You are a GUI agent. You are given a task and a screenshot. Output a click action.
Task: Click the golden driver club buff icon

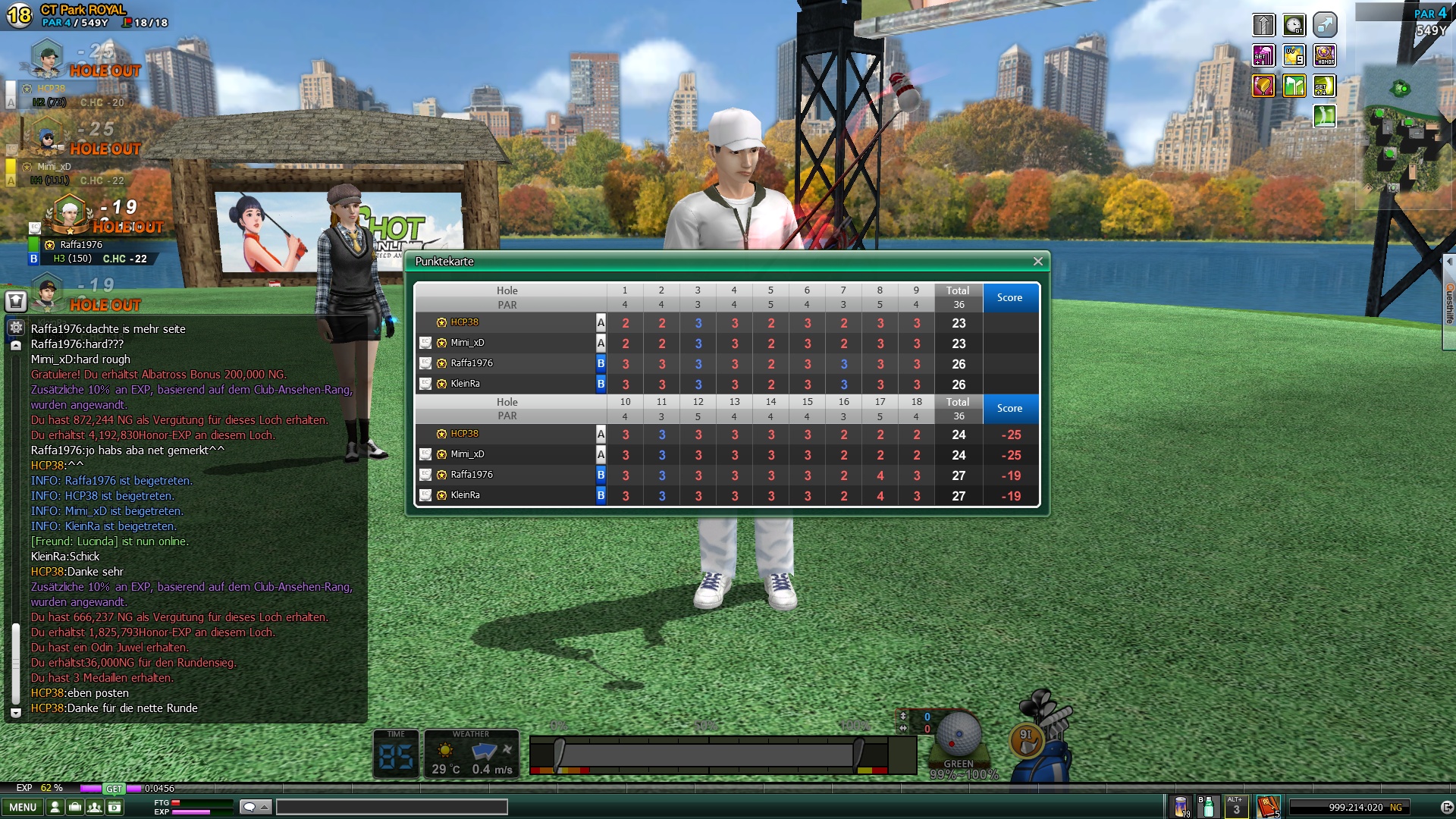click(1263, 86)
